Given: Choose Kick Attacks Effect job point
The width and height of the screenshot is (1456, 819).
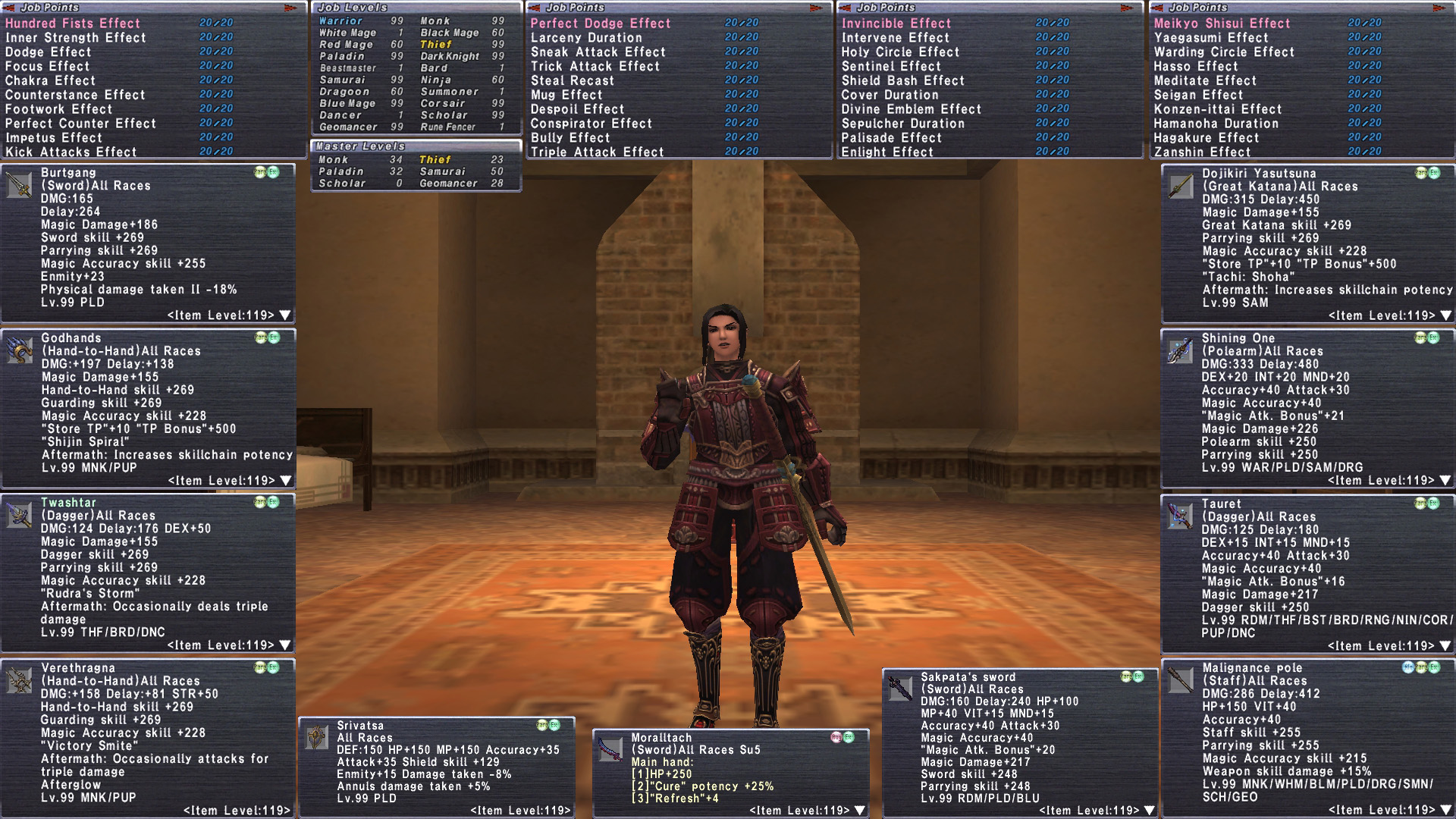Looking at the screenshot, I should [x=71, y=152].
